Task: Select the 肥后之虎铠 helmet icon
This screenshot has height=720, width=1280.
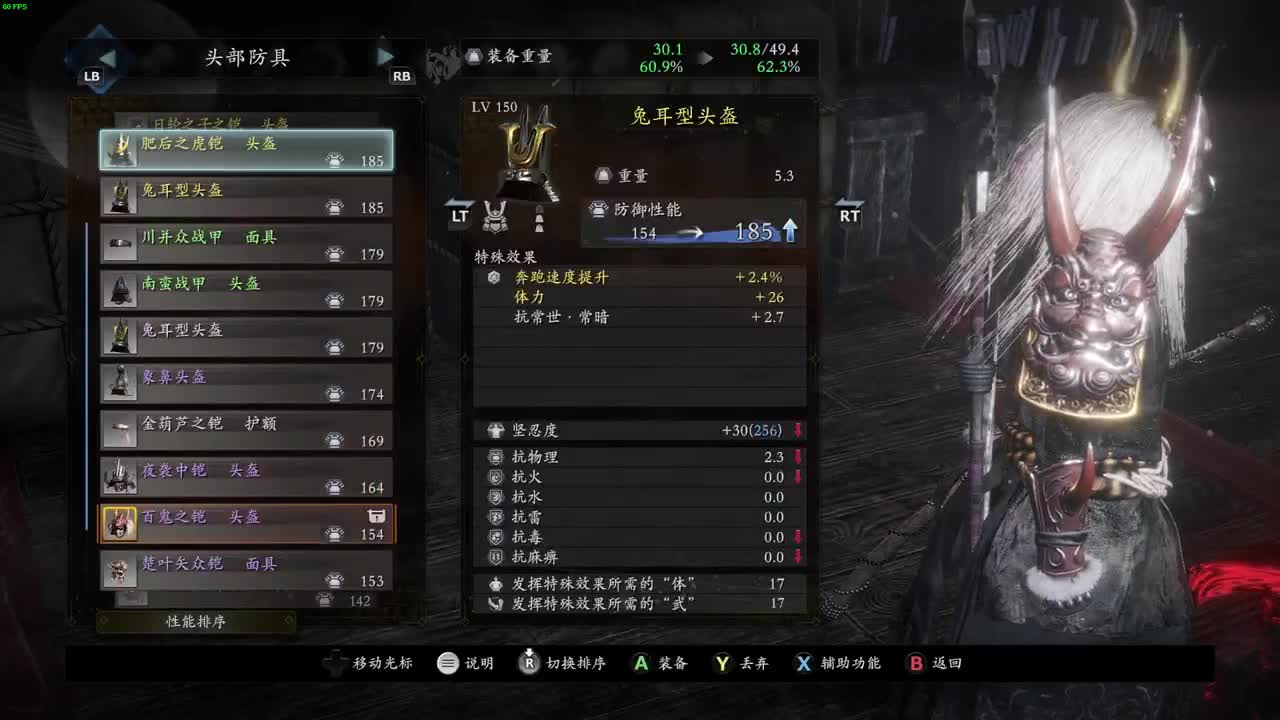Action: pyautogui.click(x=123, y=150)
